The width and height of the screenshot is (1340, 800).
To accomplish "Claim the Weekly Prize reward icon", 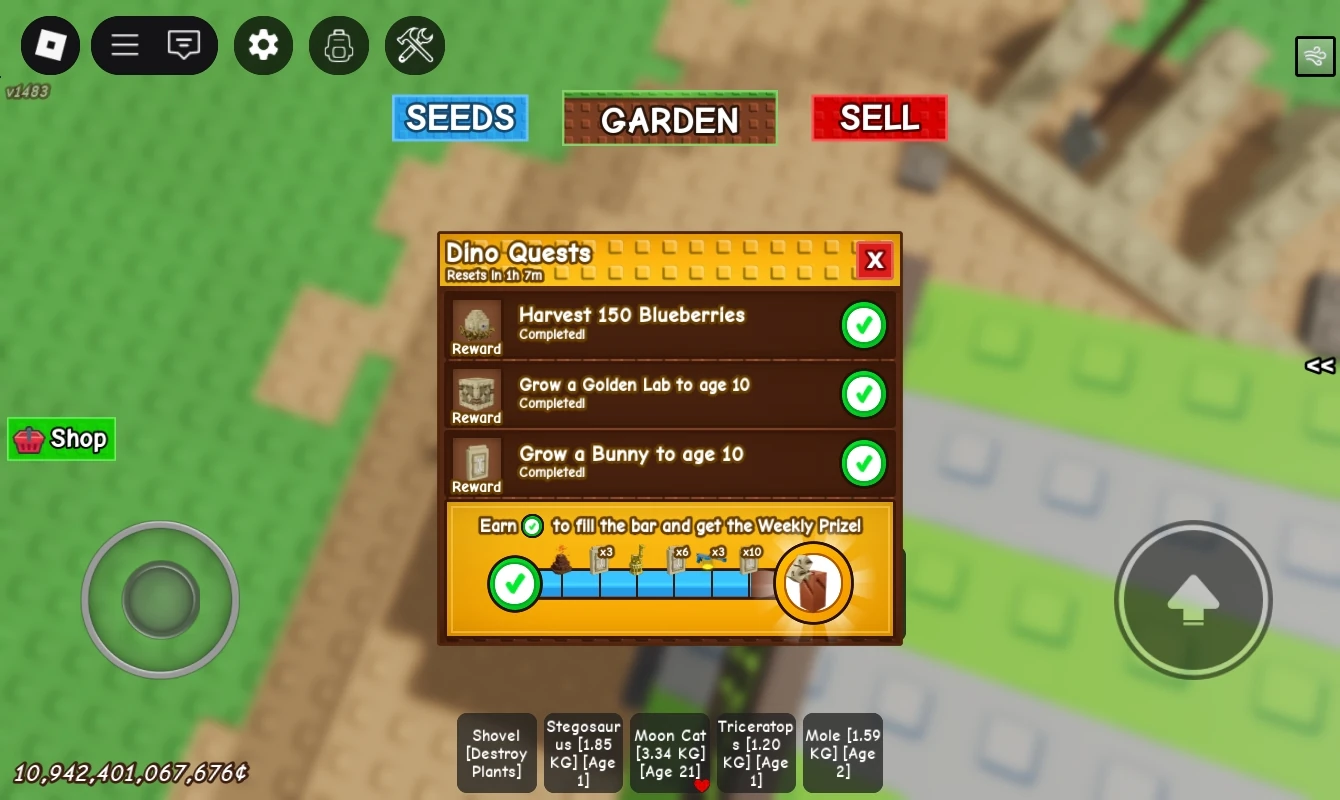I will point(813,583).
